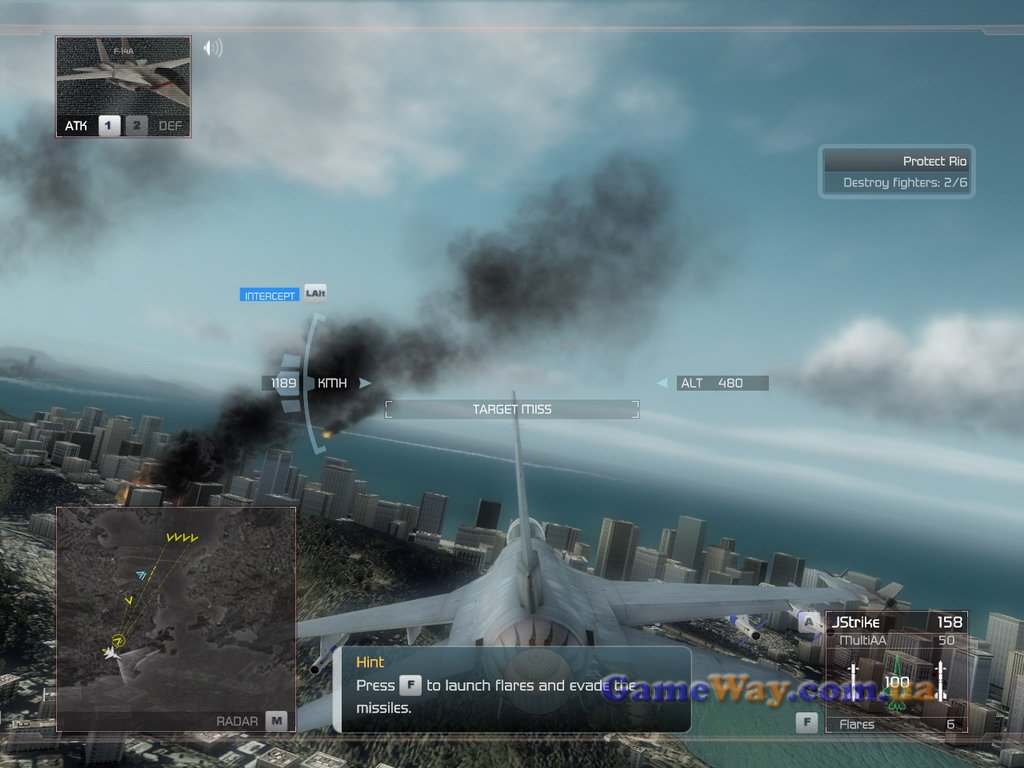The height and width of the screenshot is (768, 1024).
Task: Click the radar minimap
Action: click(175, 610)
